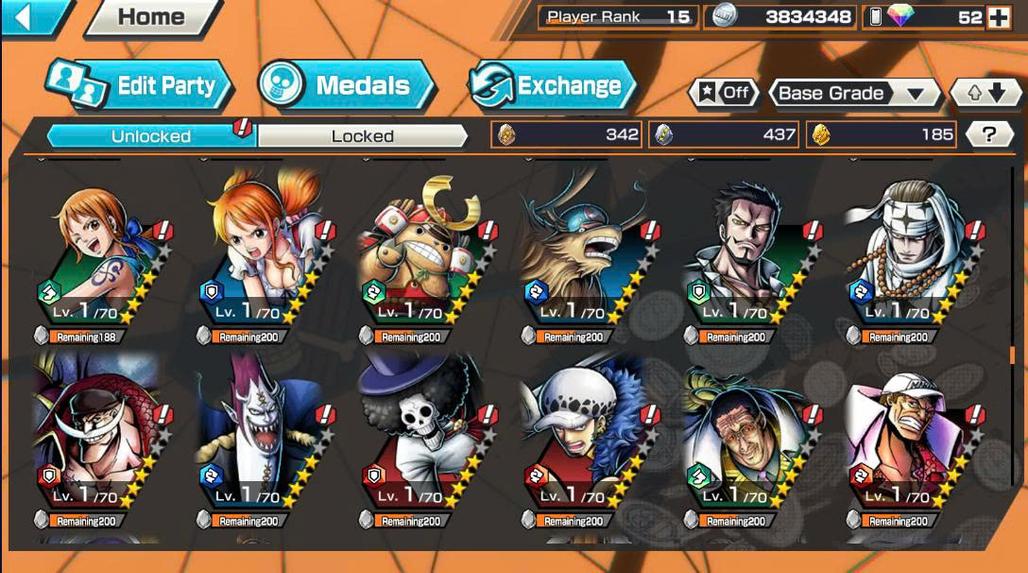Switch to the Unlocked tab

coord(152,135)
